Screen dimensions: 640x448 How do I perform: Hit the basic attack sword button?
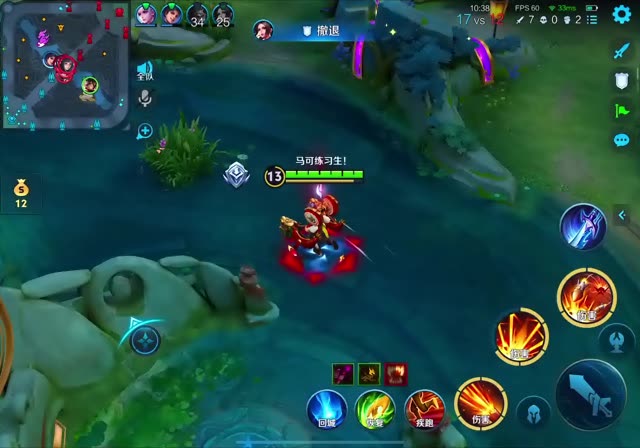591,394
